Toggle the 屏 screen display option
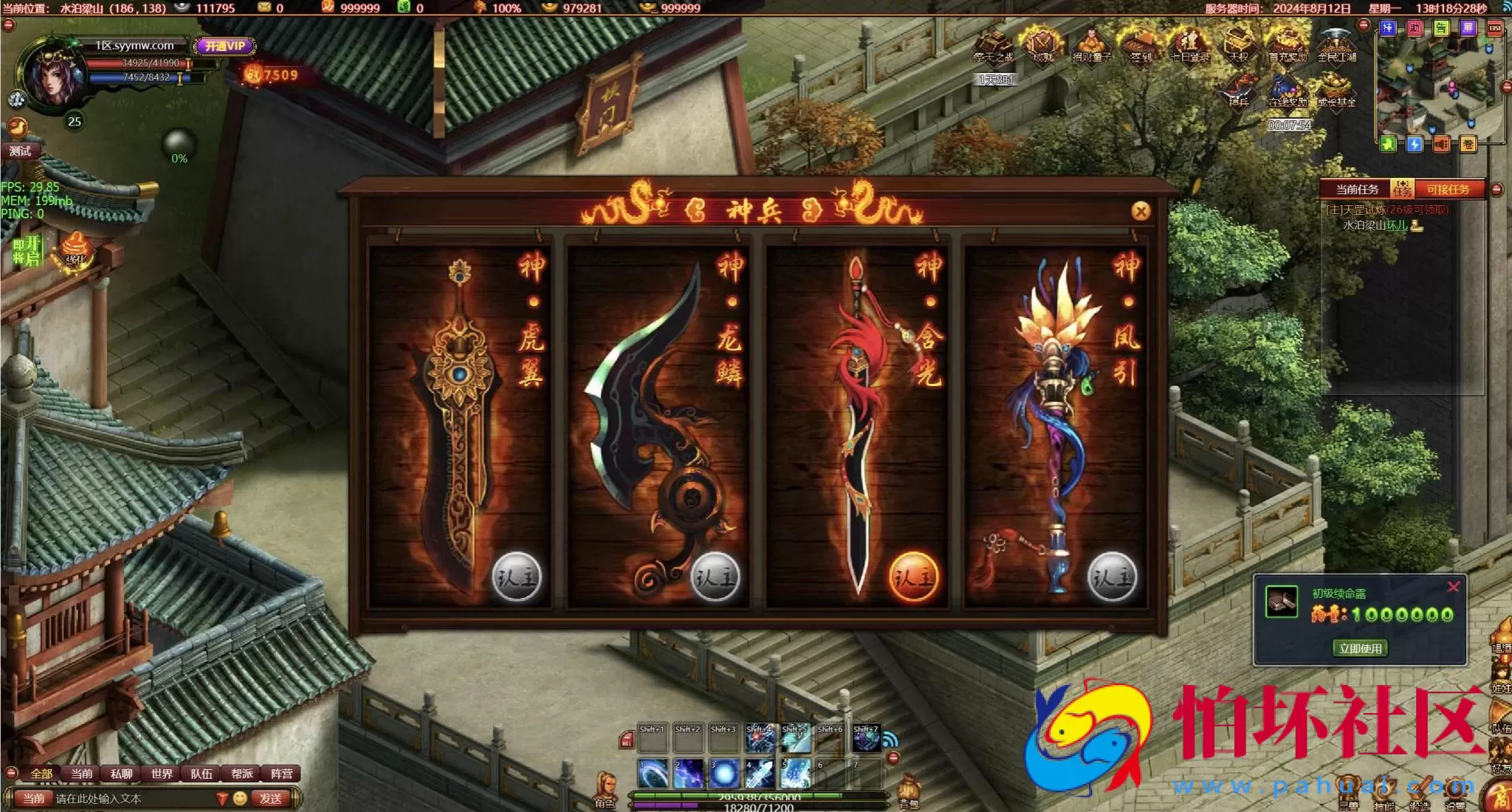Viewport: 1512px width, 812px height. coord(1468,30)
